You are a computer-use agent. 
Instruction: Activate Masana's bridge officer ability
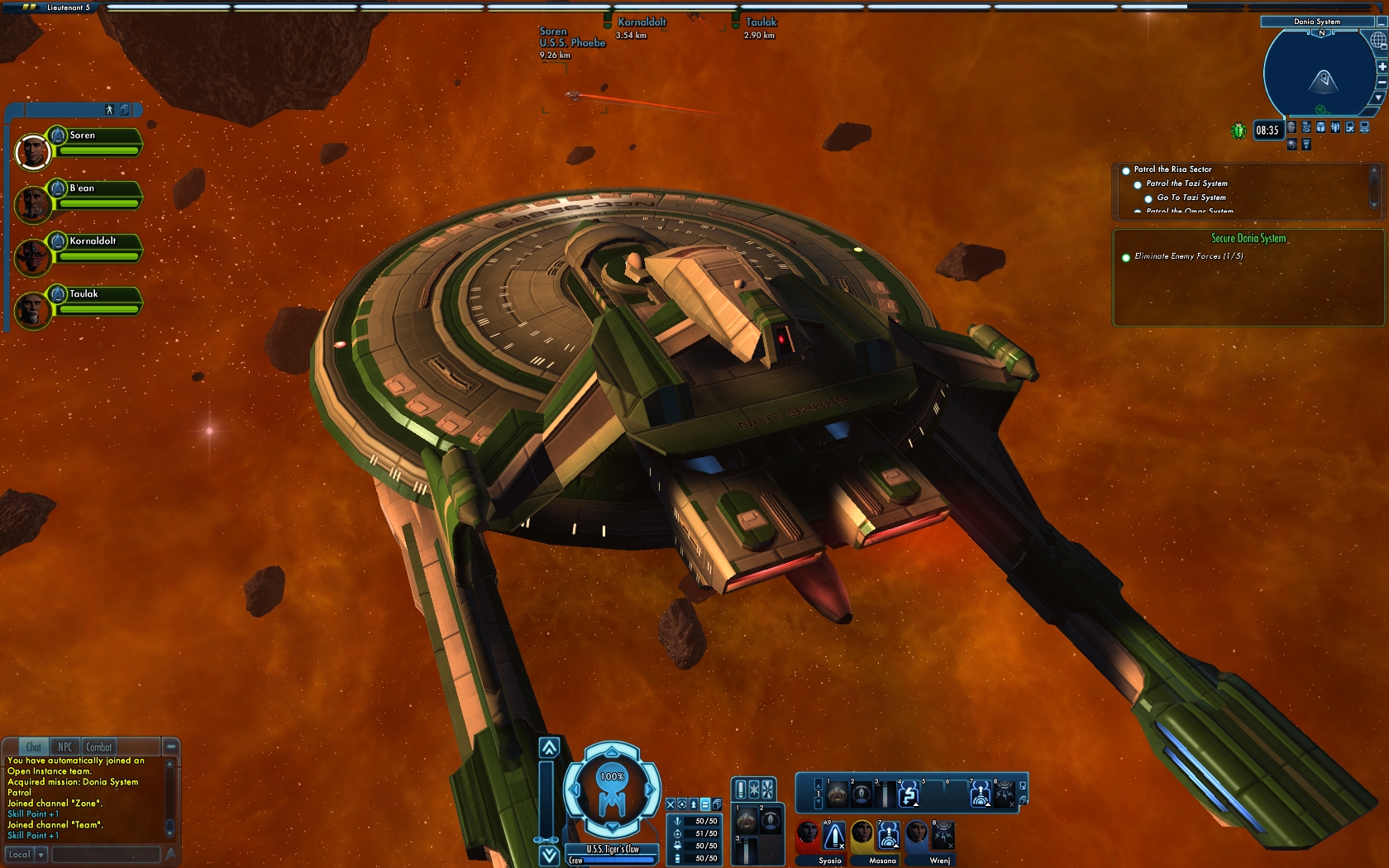coord(888,836)
